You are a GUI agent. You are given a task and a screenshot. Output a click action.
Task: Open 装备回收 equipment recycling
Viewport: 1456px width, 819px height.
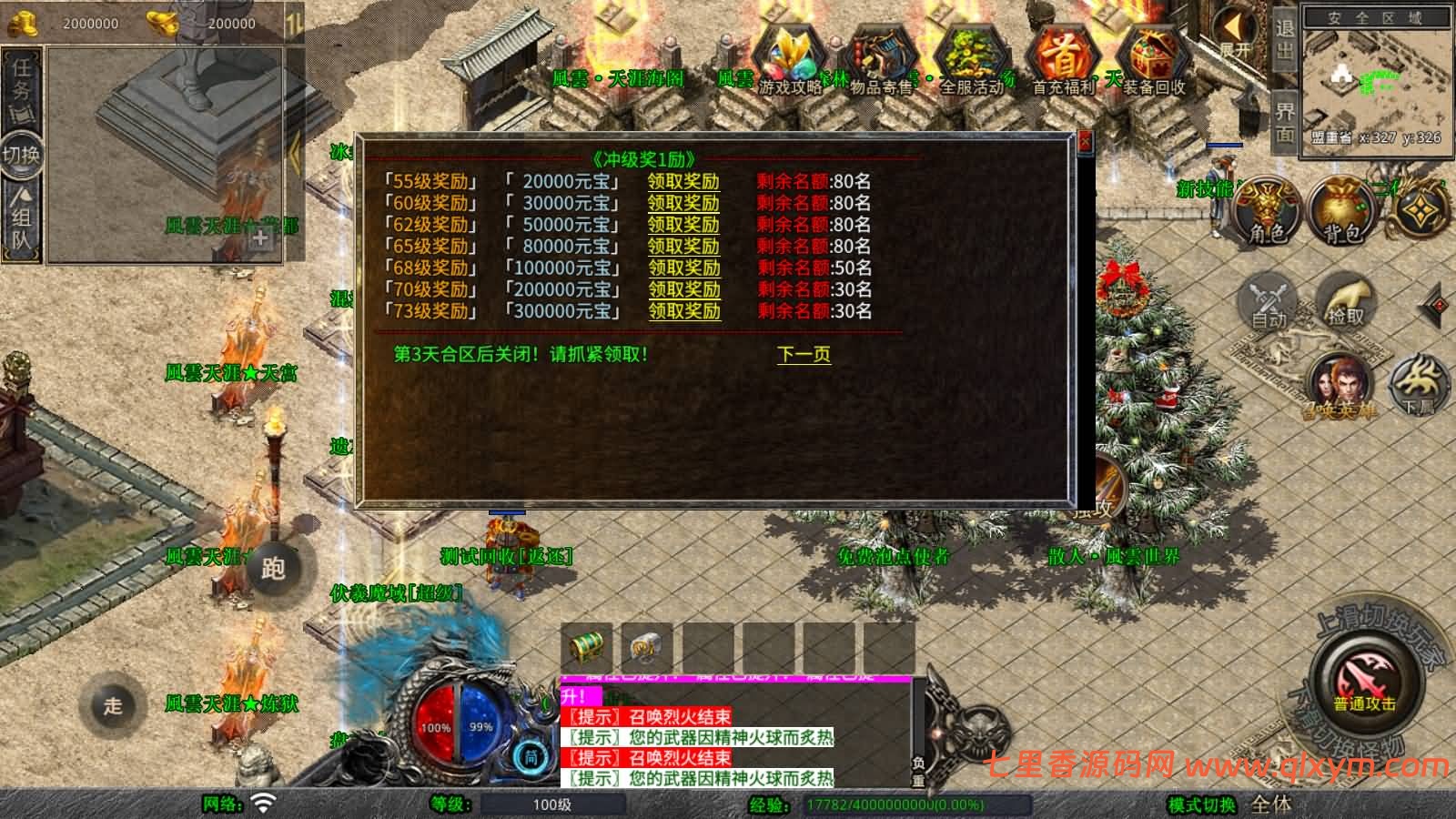[1154, 59]
